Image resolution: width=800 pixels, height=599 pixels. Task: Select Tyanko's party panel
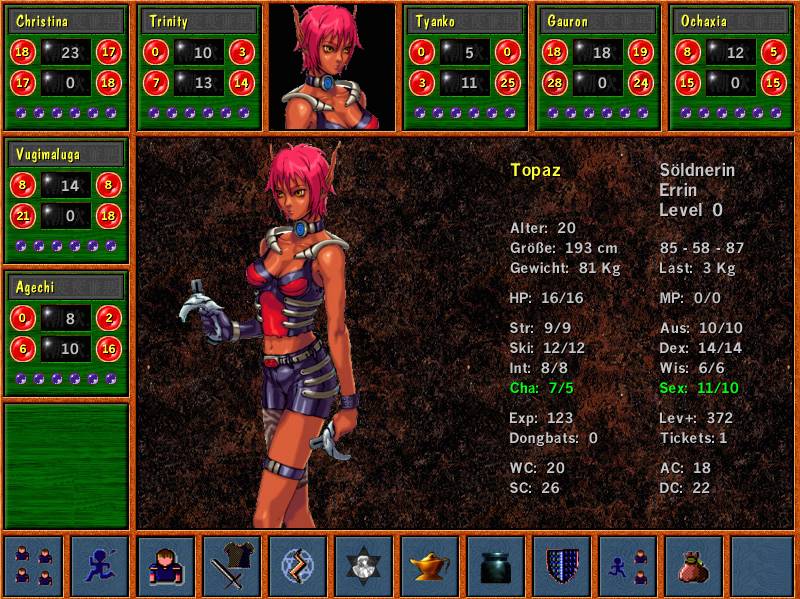pyautogui.click(x=465, y=67)
